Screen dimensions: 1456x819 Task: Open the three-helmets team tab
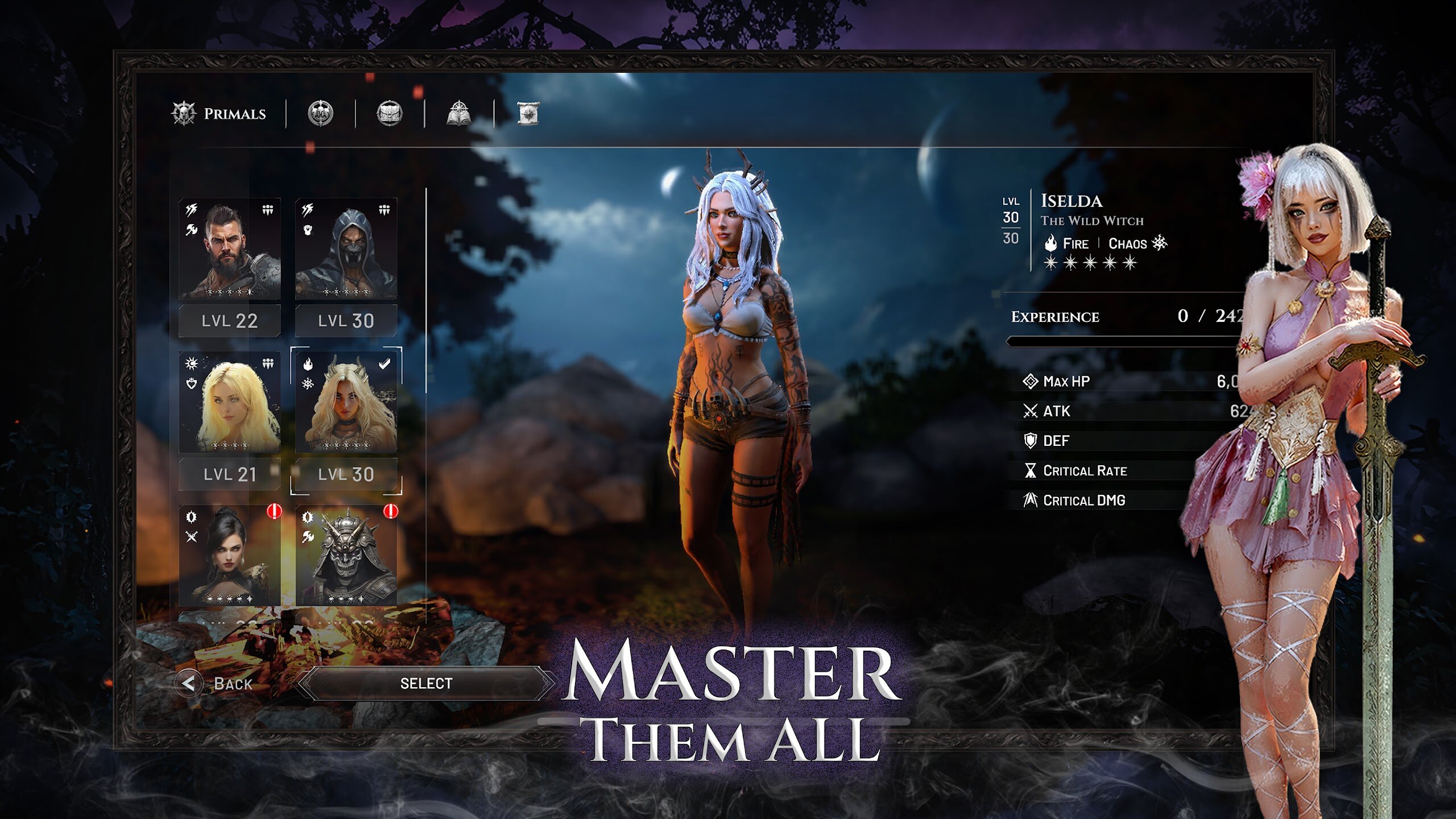tap(321, 114)
